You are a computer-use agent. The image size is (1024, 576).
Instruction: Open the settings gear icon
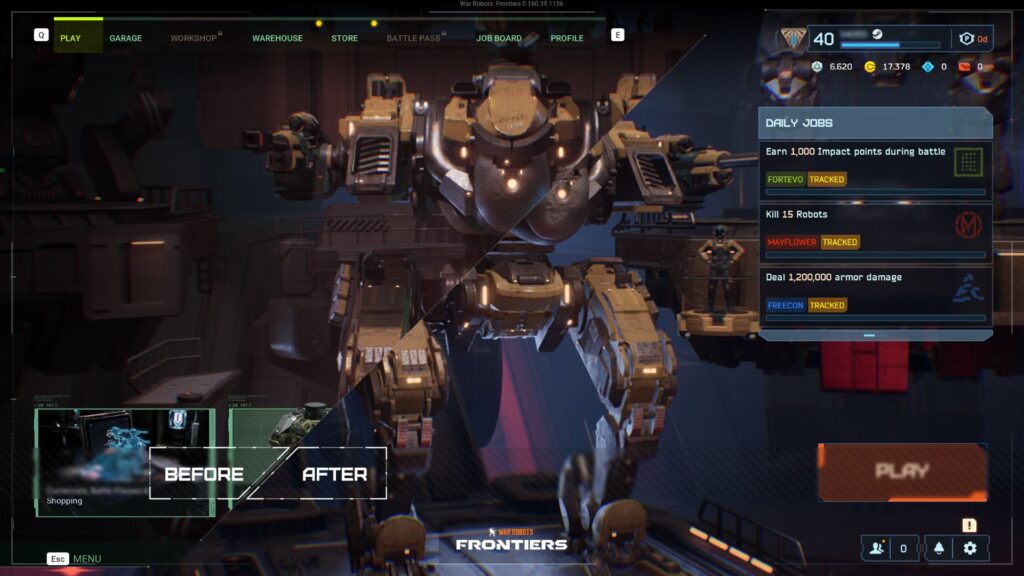970,548
